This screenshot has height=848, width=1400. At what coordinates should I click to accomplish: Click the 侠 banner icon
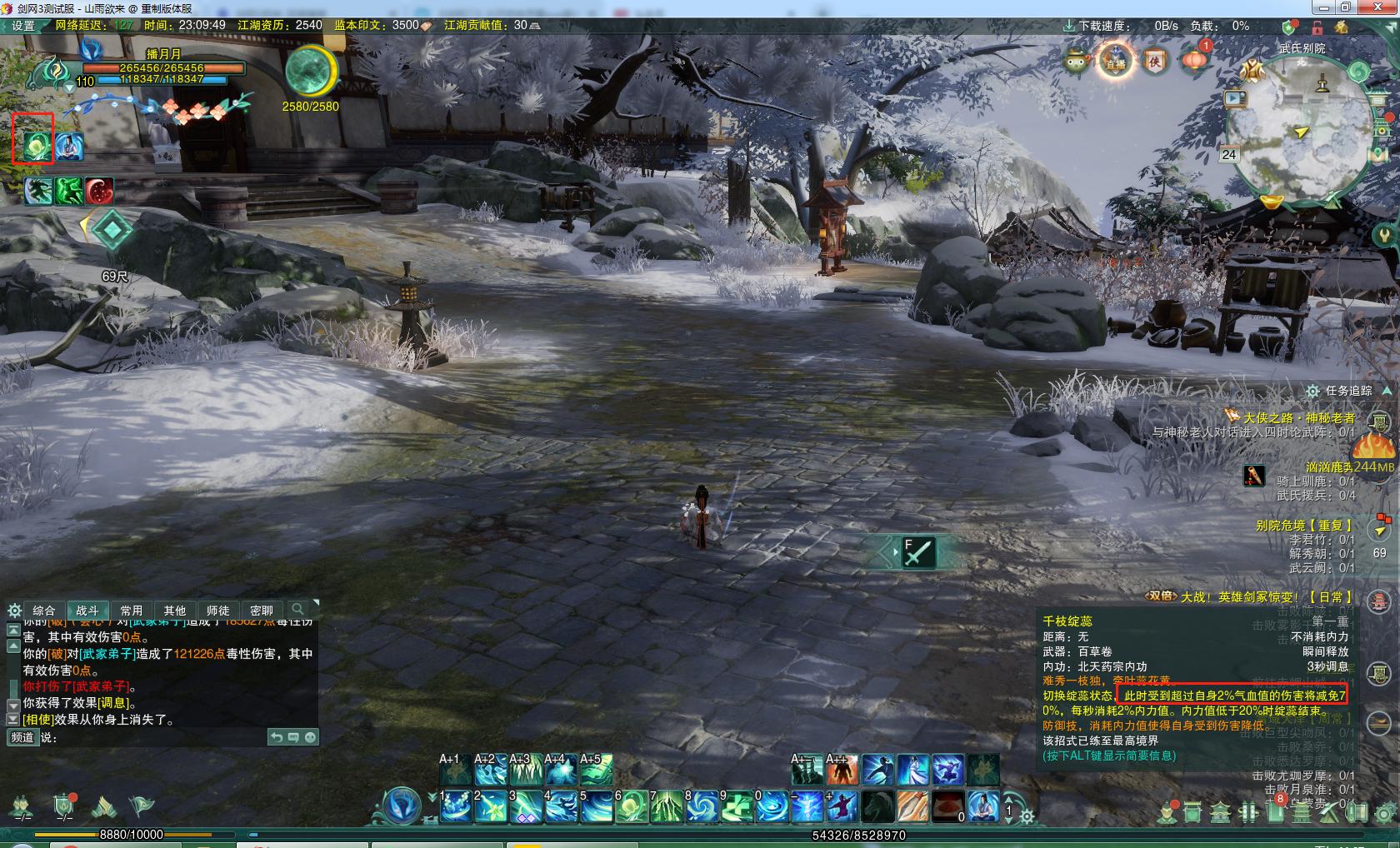pos(1155,62)
